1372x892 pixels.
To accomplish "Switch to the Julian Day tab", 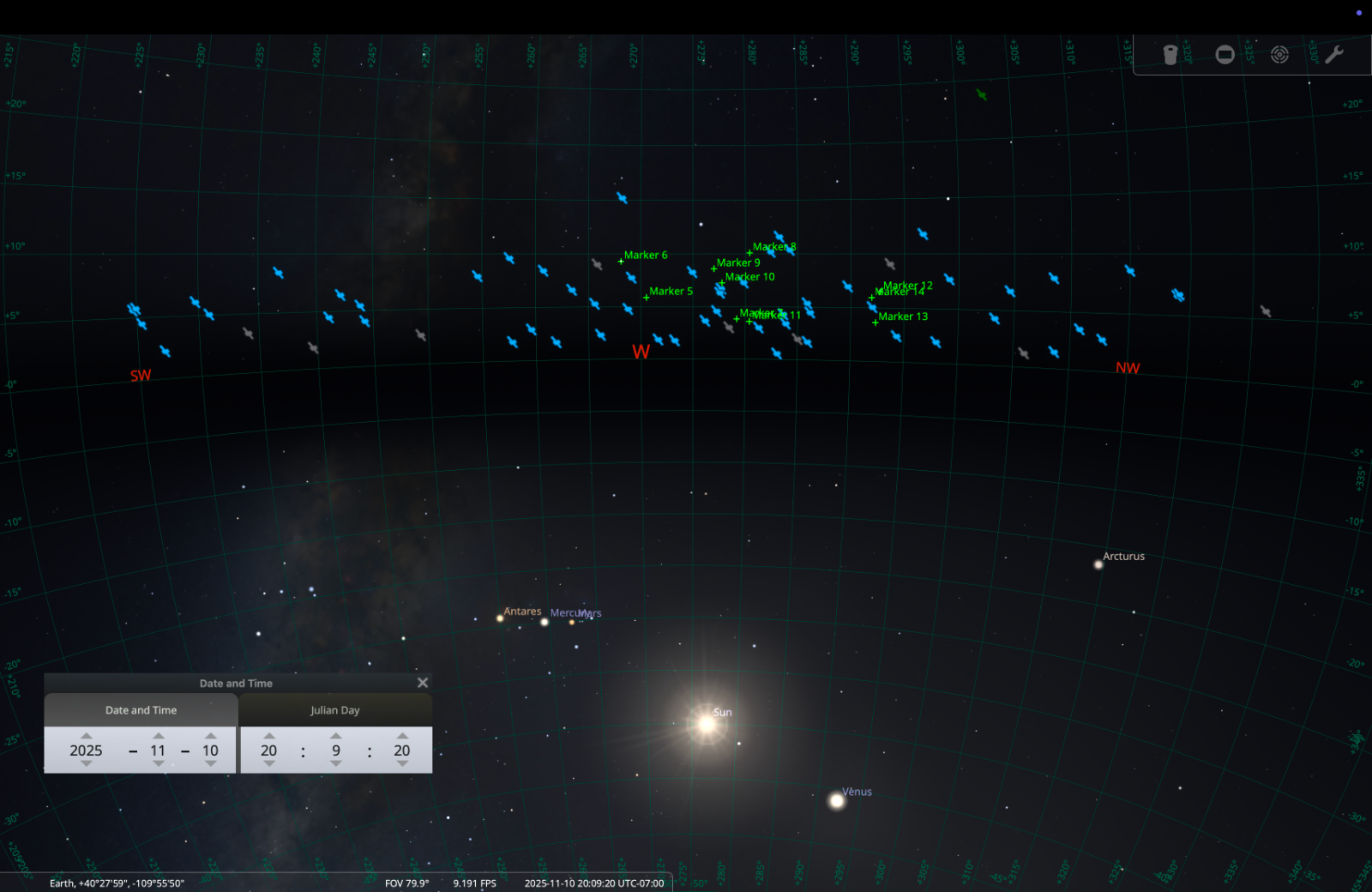I will (x=335, y=710).
